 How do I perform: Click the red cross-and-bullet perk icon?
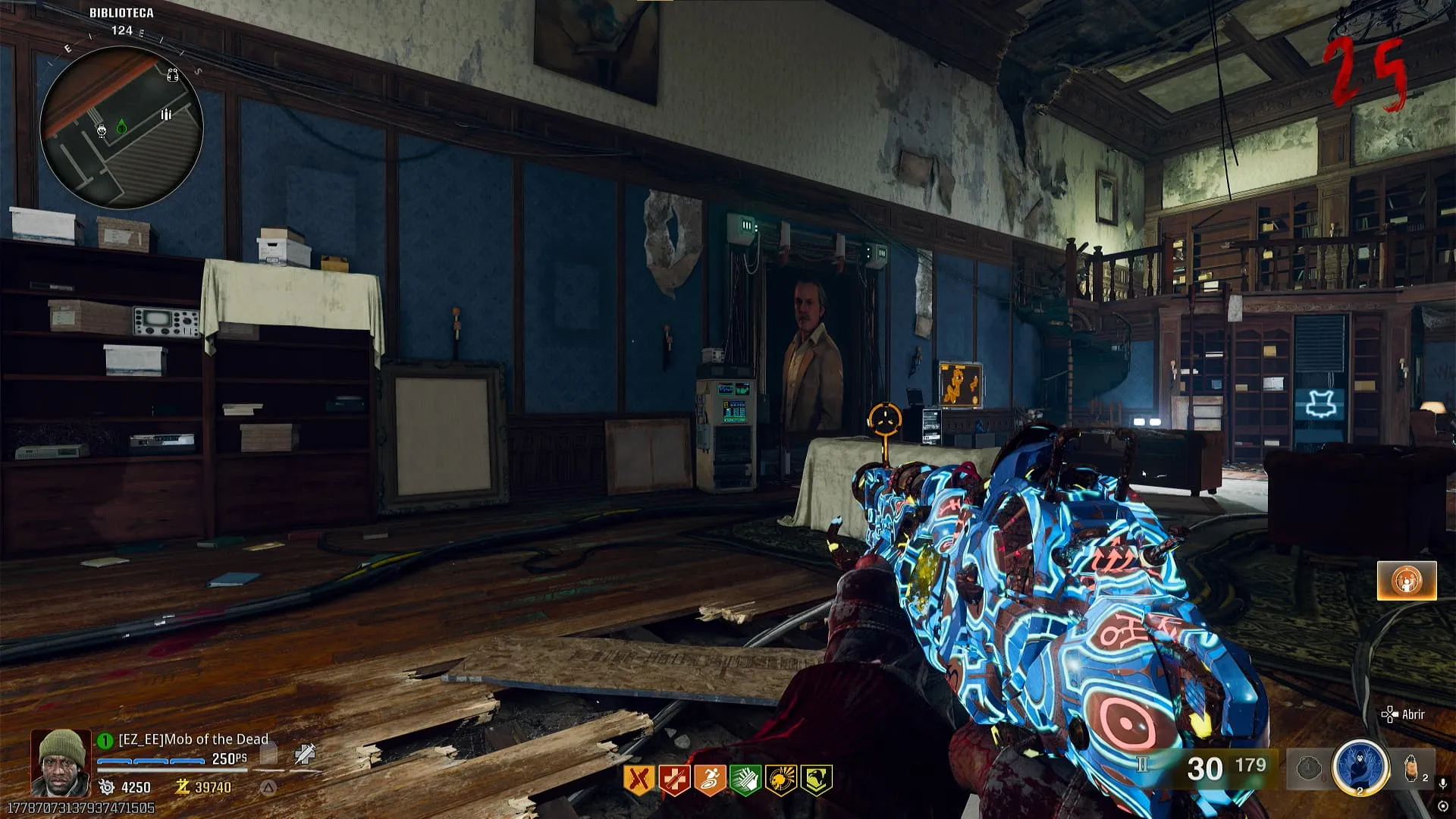(x=674, y=780)
